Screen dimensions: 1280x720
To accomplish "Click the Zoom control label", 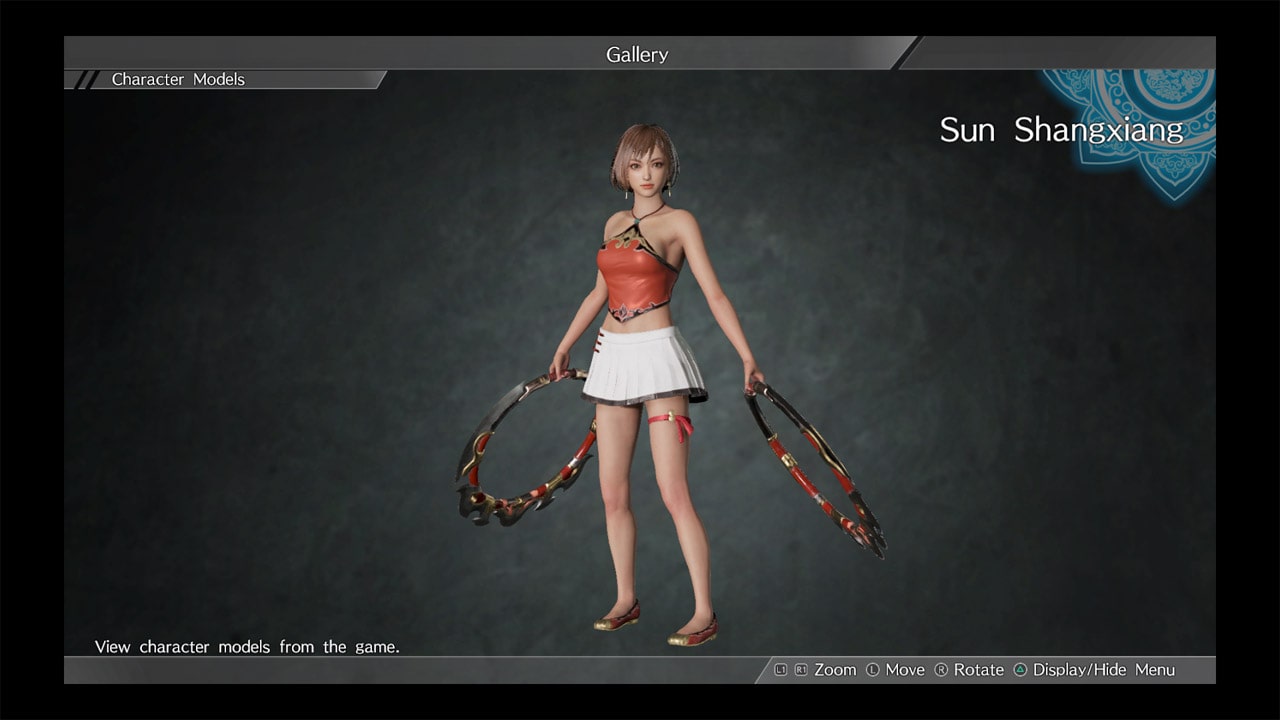I will 834,670.
